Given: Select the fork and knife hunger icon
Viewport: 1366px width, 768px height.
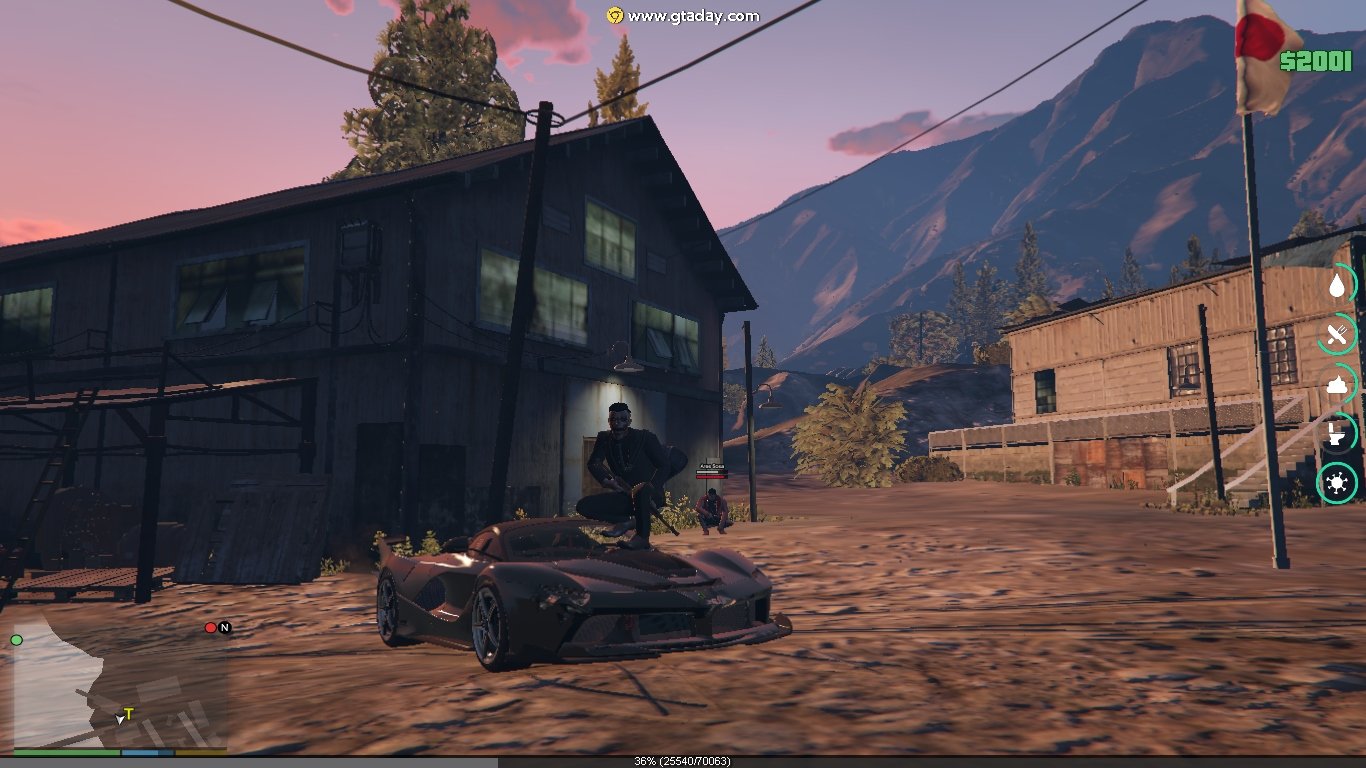Looking at the screenshot, I should [x=1337, y=335].
